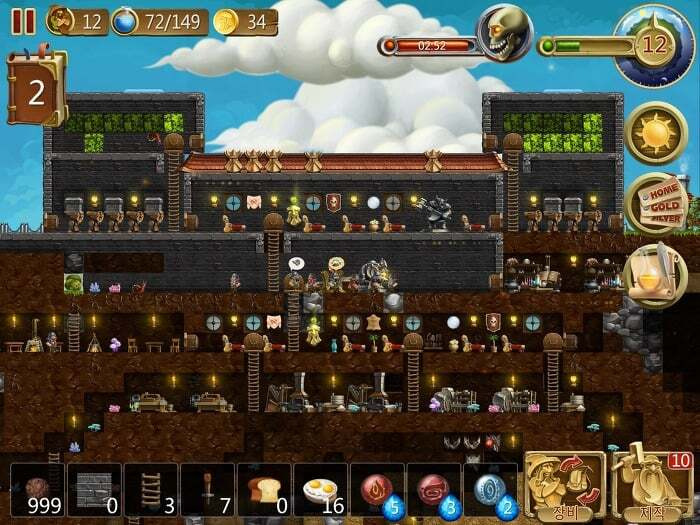Activate the blue portal rune spell
This screenshot has width=700, height=525.
point(491,490)
